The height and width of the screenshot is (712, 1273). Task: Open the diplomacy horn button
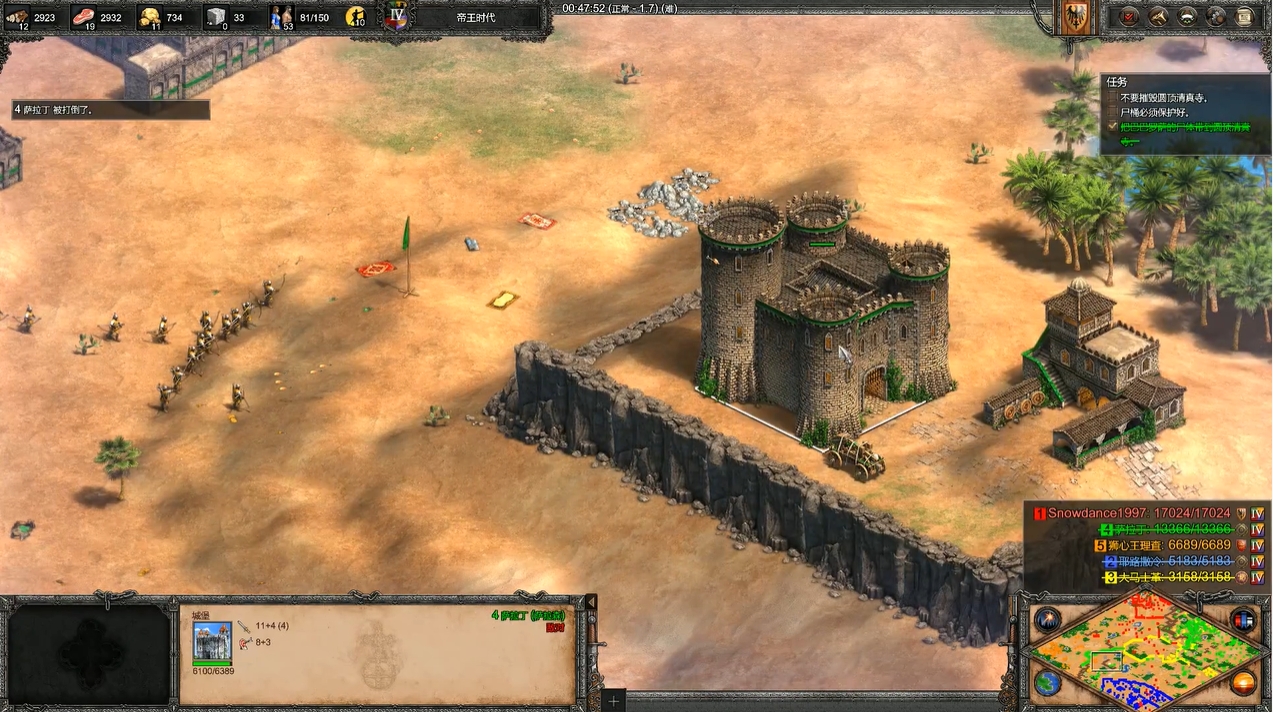coord(1158,16)
